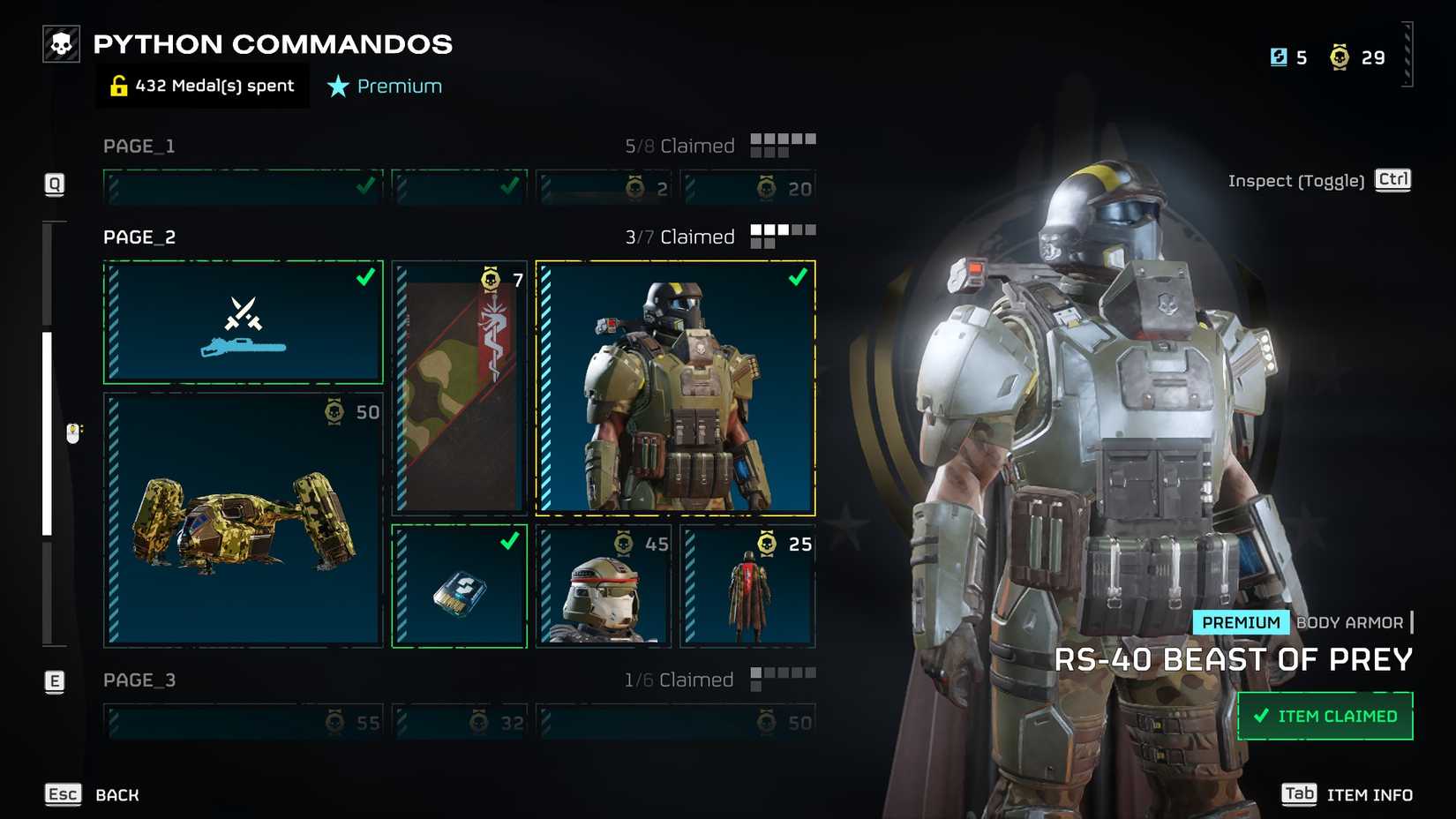The height and width of the screenshot is (819, 1456).
Task: Select the white helmet costing 45 medals
Action: coord(603,585)
